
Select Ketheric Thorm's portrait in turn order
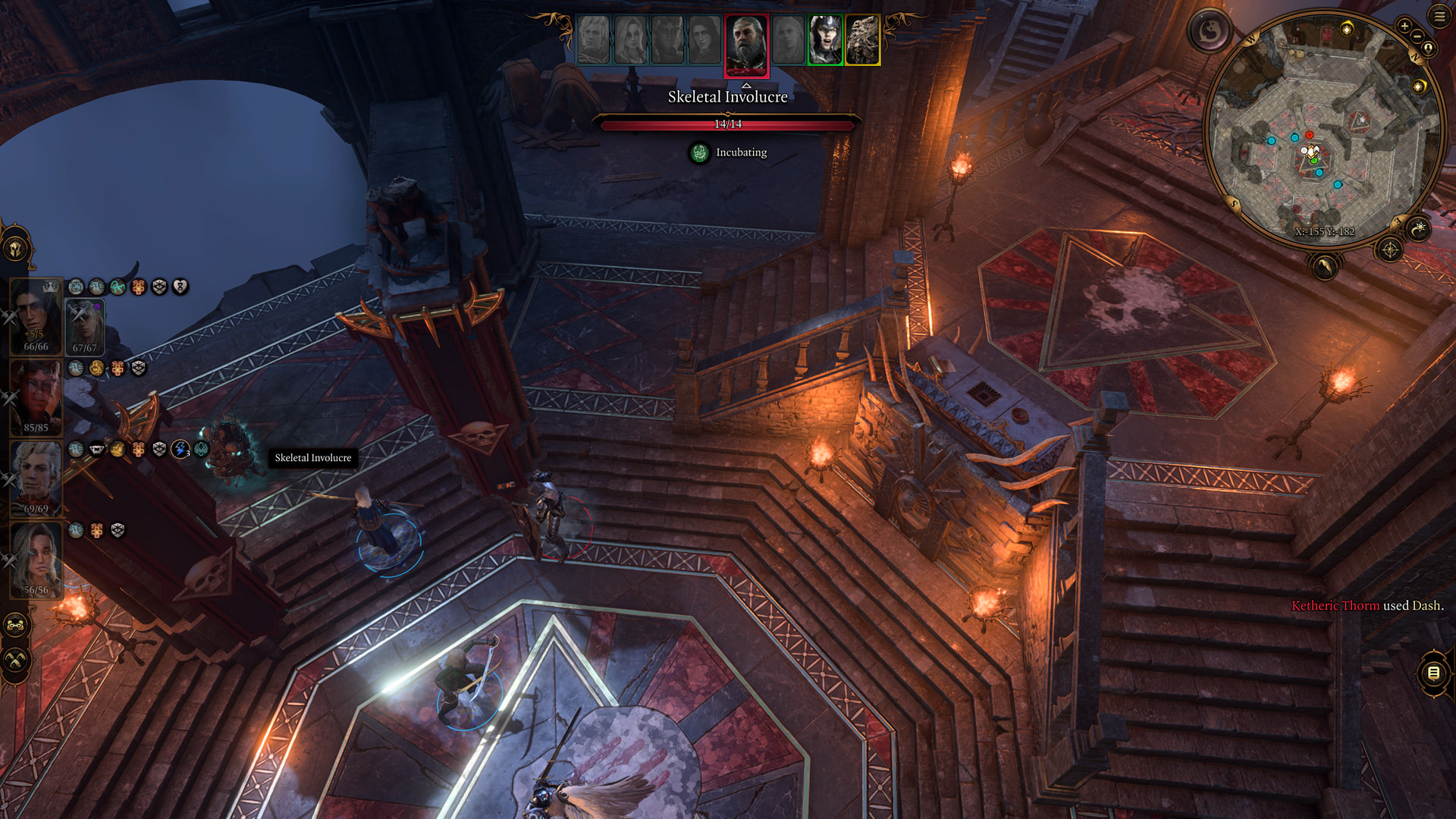click(746, 44)
